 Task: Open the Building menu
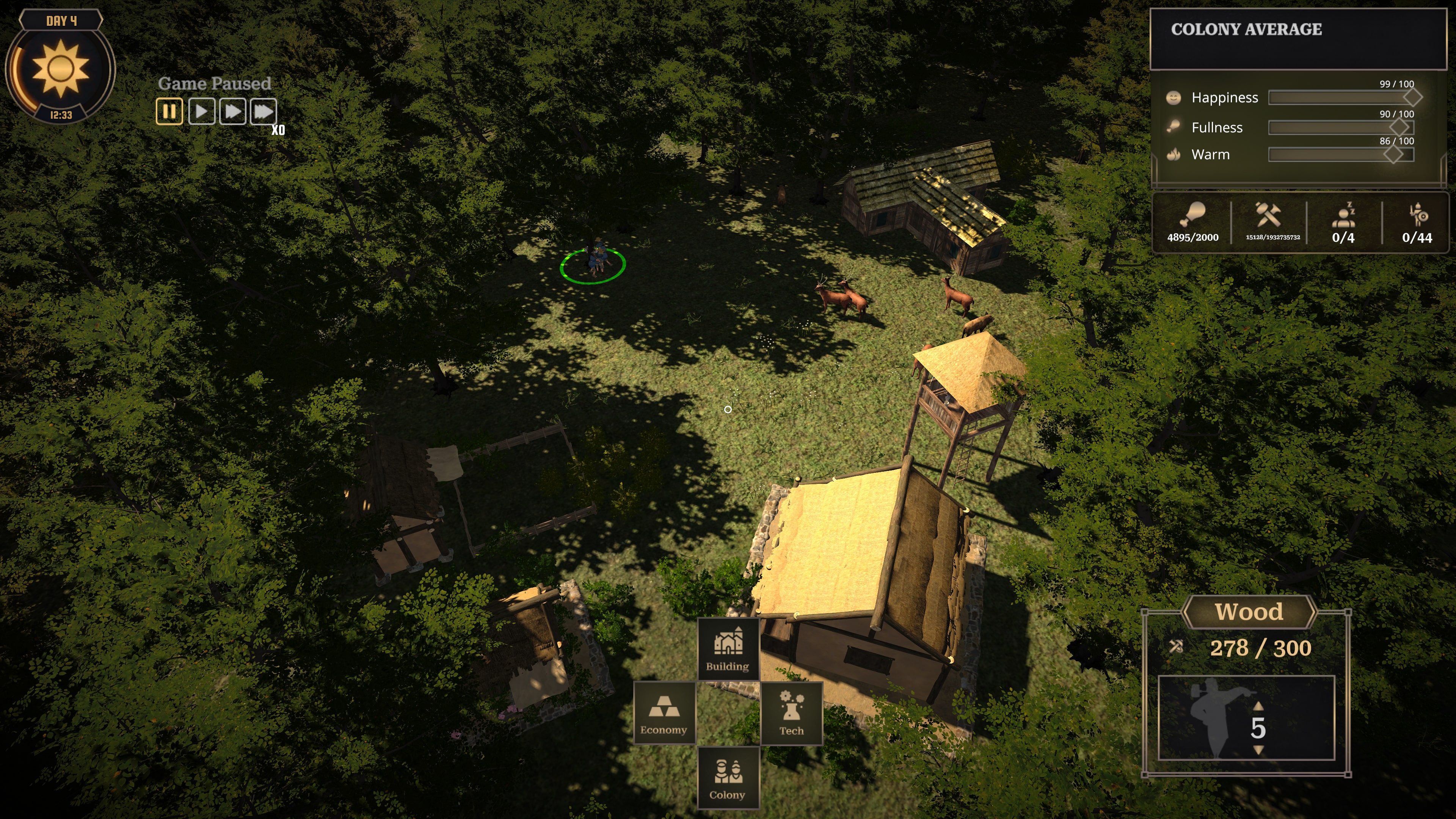tap(728, 649)
